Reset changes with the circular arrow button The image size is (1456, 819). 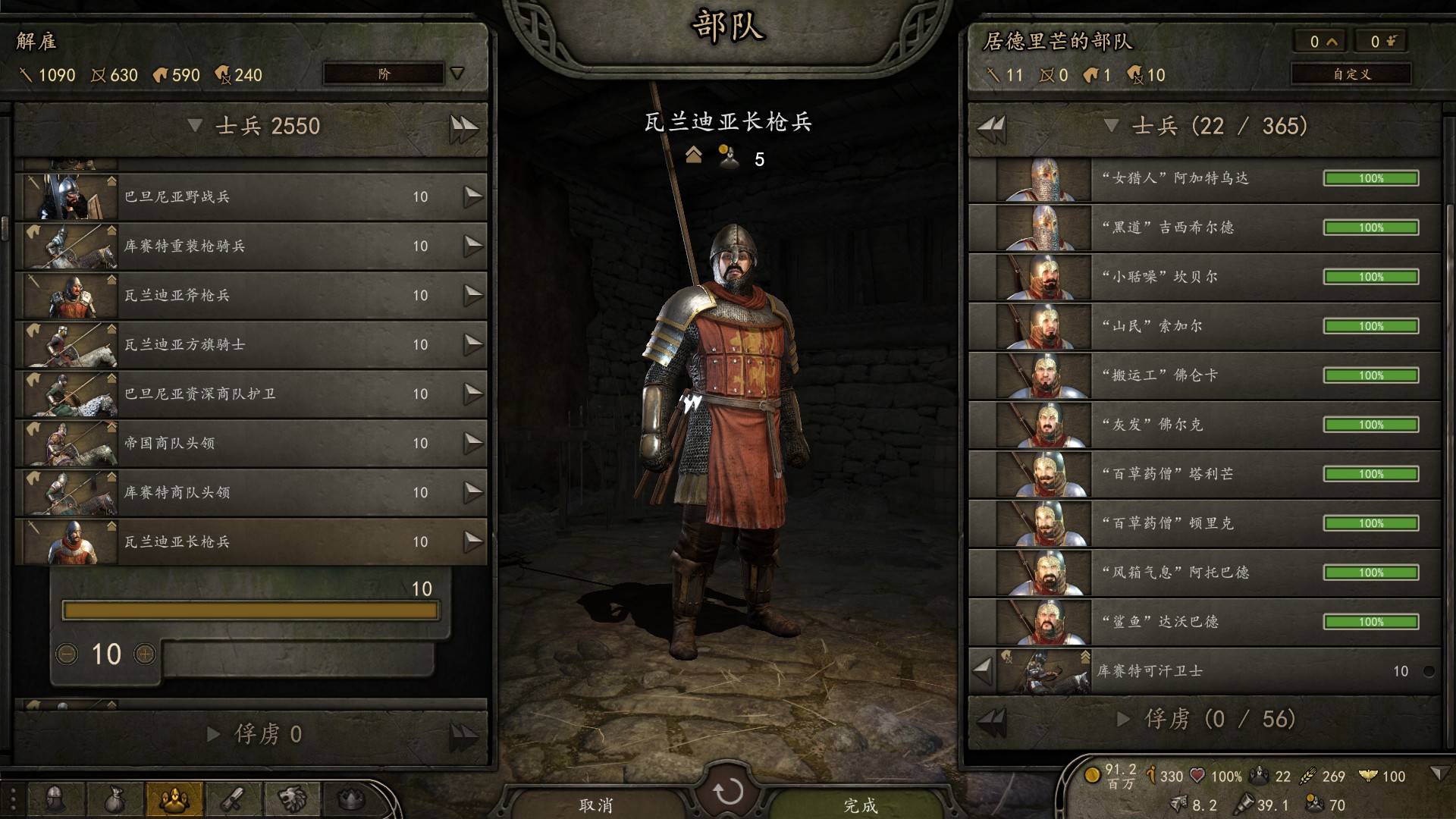coord(728,792)
